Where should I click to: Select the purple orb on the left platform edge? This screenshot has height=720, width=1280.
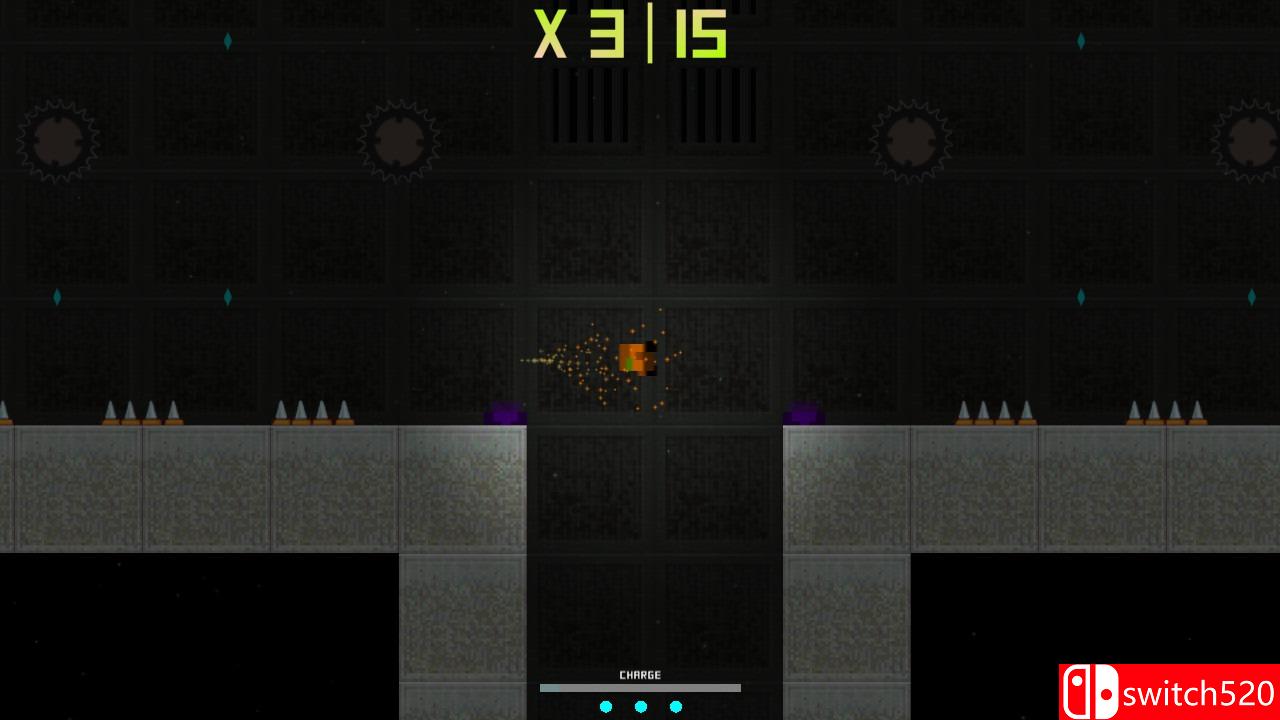click(506, 410)
